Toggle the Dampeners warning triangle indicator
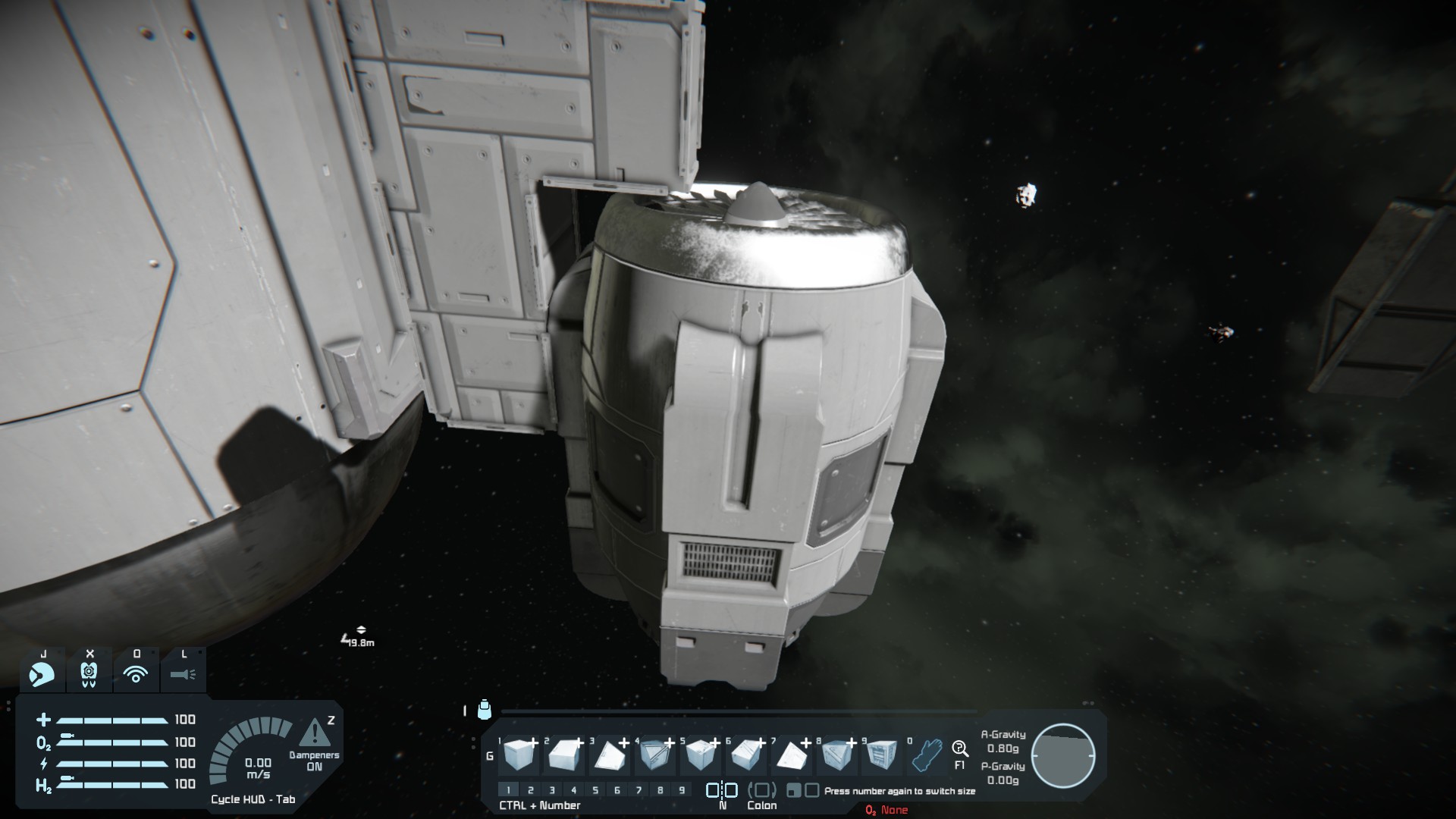This screenshot has width=1456, height=819. tap(314, 733)
